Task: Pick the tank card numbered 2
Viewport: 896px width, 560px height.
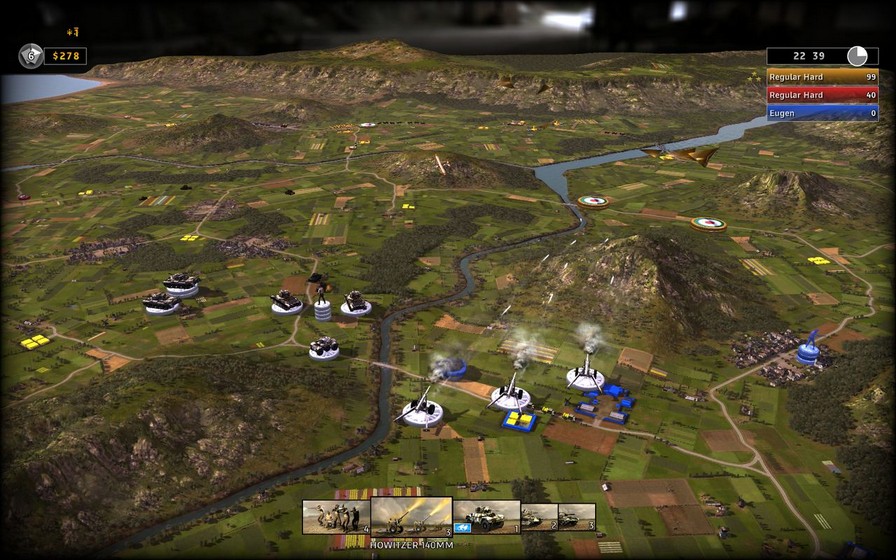Action: click(x=539, y=517)
